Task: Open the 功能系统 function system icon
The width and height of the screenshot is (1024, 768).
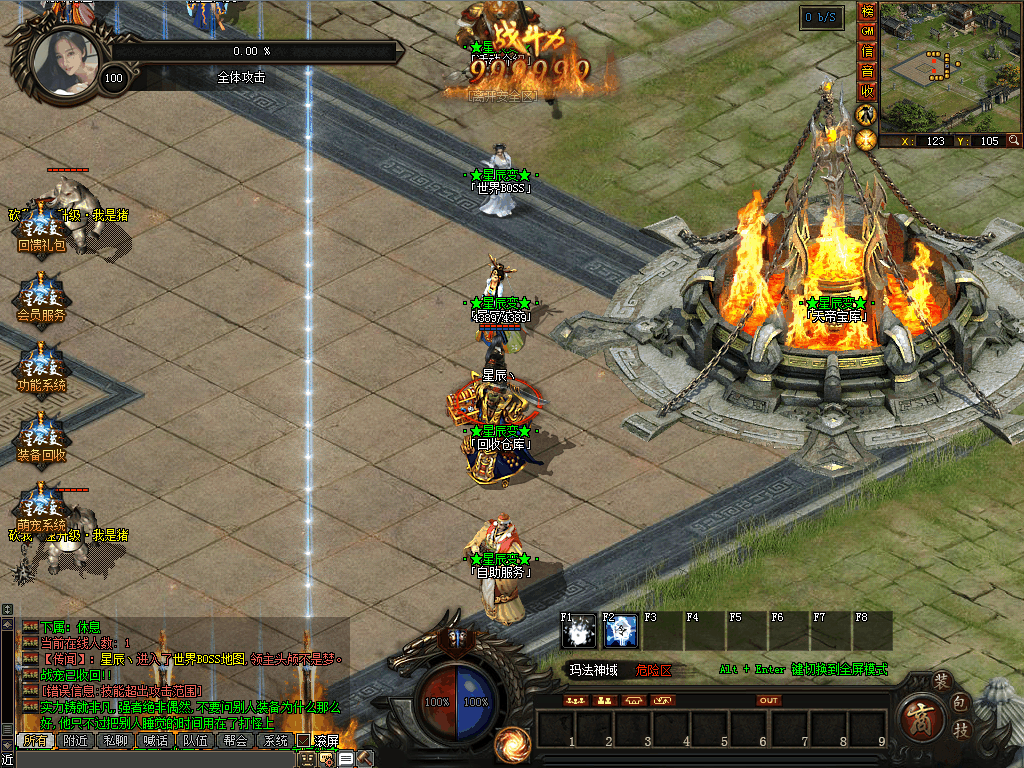Action: [41, 368]
